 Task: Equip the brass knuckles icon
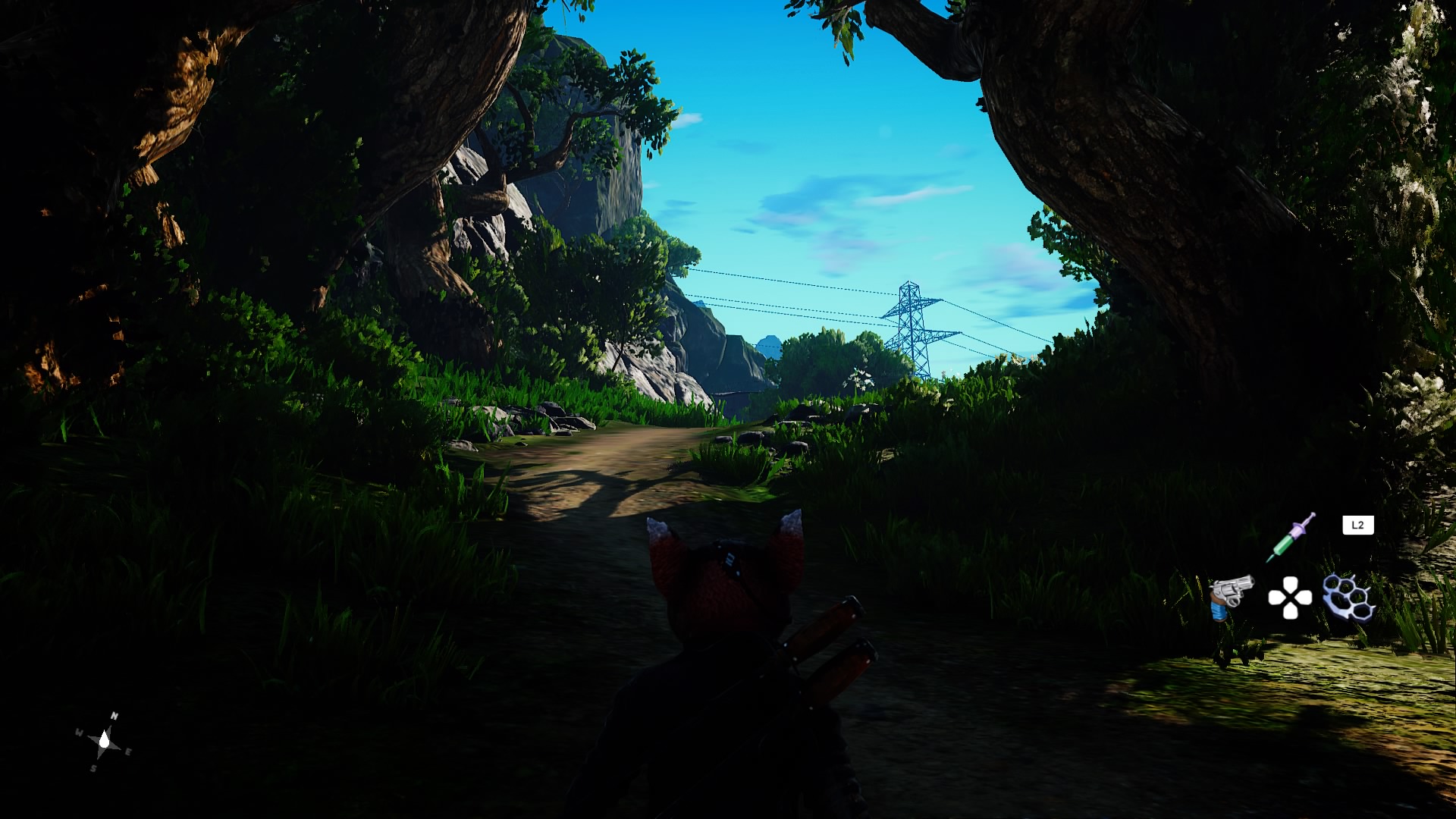pos(1349,598)
